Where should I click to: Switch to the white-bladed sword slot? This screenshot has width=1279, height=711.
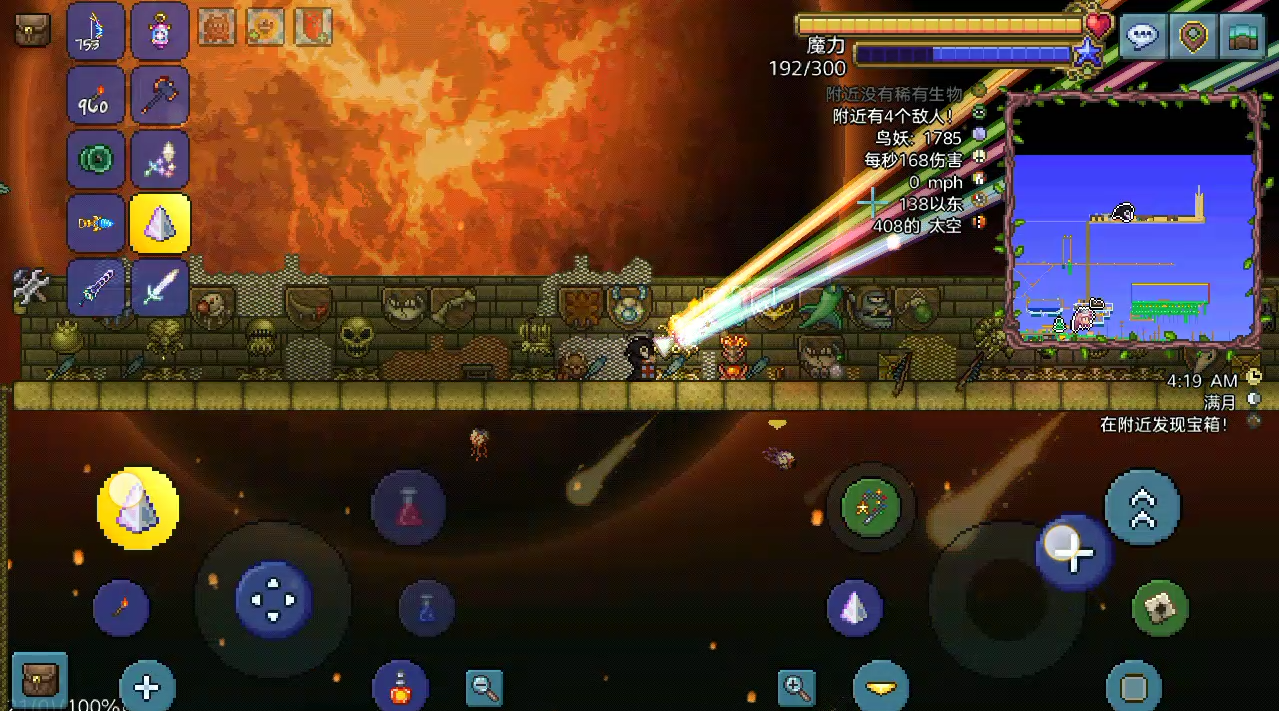[160, 288]
